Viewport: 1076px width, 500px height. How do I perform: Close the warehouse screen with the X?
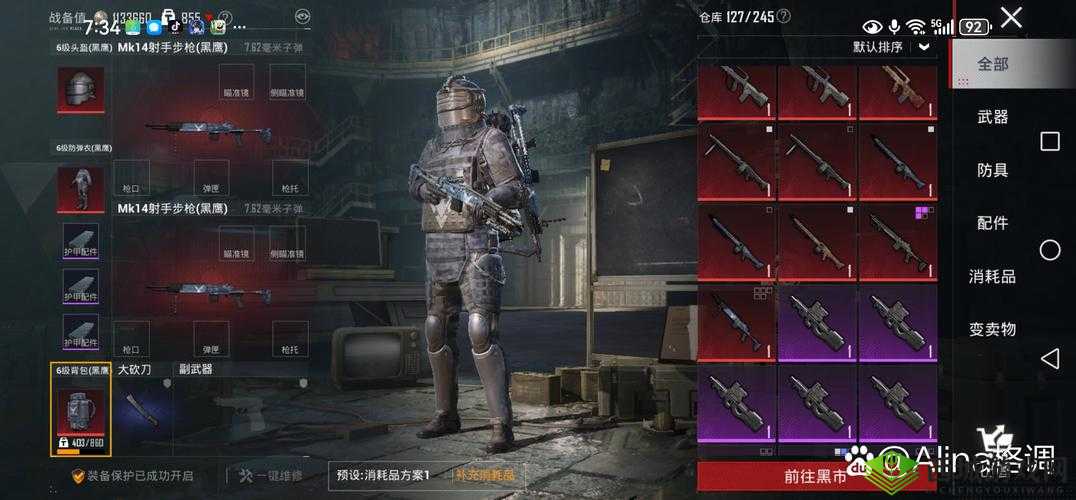click(x=1011, y=18)
